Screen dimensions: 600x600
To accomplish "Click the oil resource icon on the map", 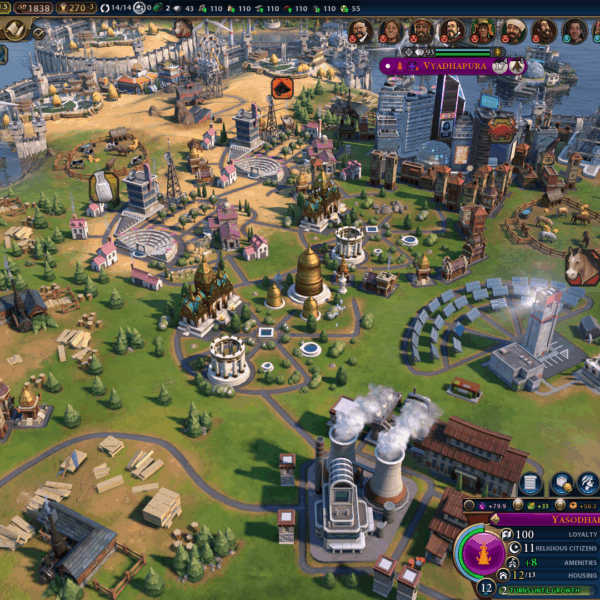I will pyautogui.click(x=281, y=88).
